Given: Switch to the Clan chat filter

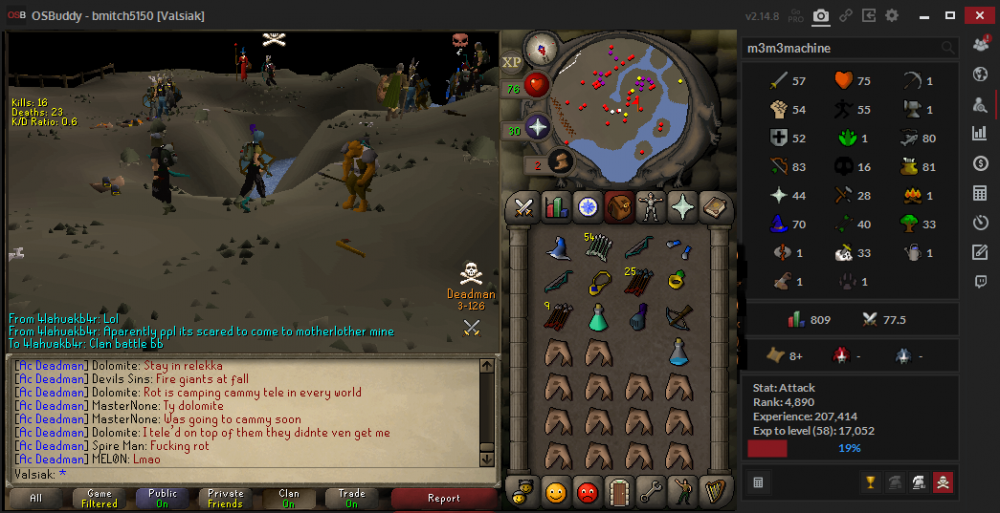Looking at the screenshot, I should [289, 498].
